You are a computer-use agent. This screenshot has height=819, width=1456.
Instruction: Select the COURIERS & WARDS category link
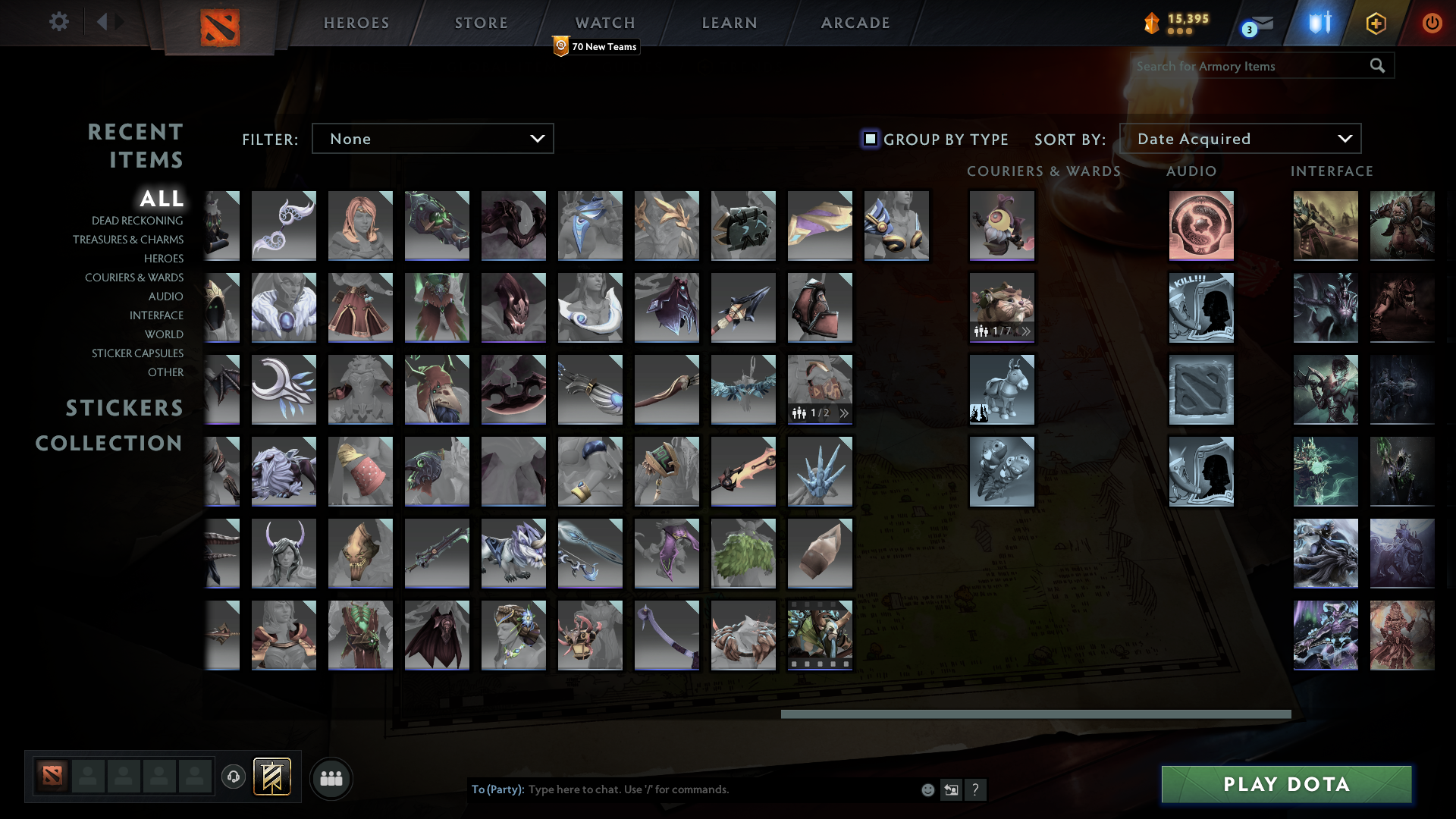pos(133,278)
